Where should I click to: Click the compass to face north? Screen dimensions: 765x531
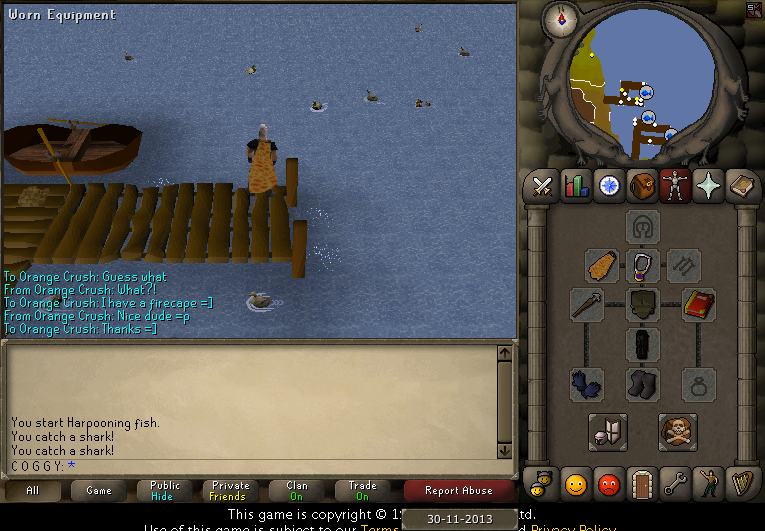coord(559,17)
